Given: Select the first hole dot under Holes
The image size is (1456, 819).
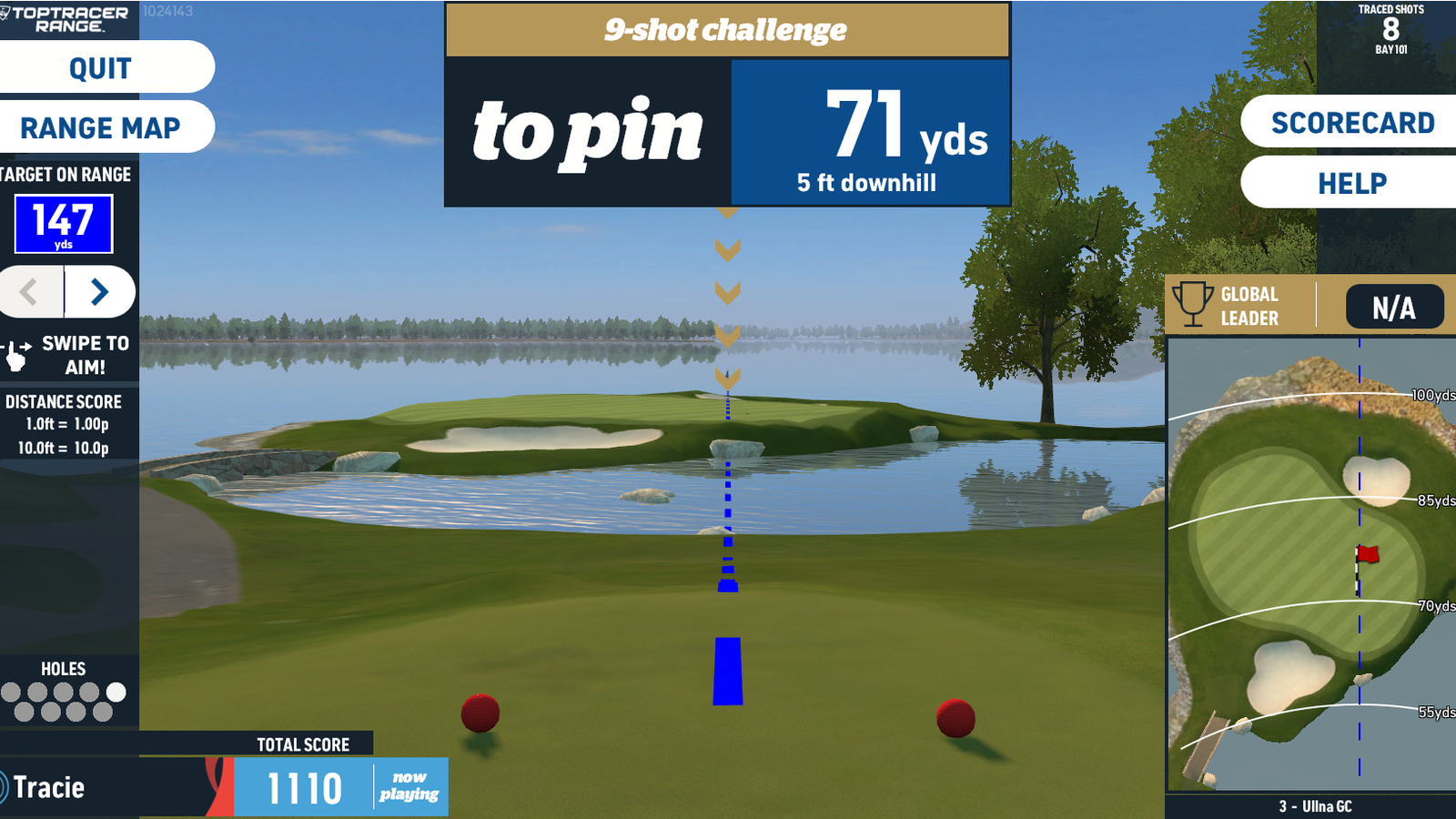Looking at the screenshot, I should pos(11,692).
